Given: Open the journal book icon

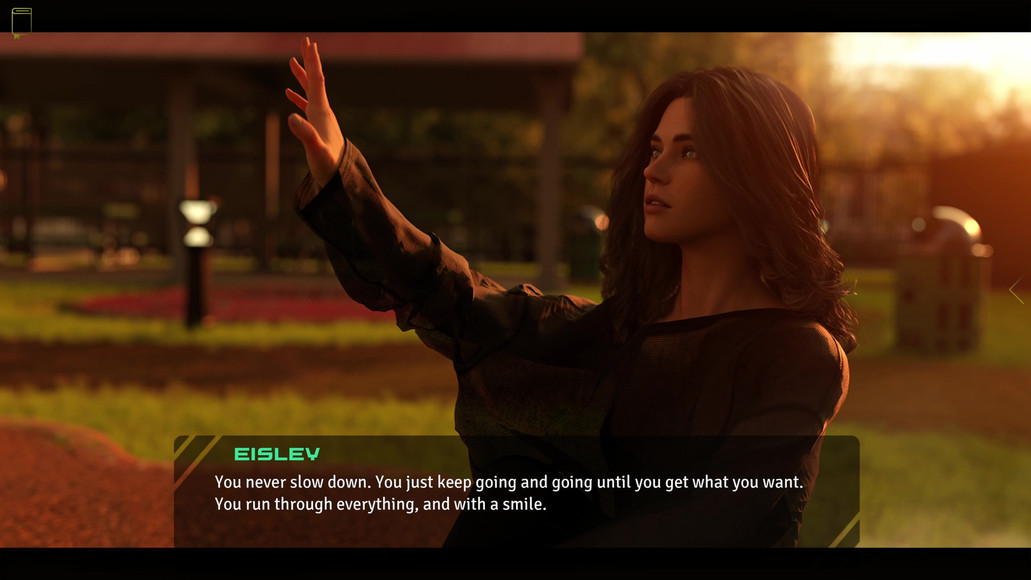Looking at the screenshot, I should coord(21,21).
